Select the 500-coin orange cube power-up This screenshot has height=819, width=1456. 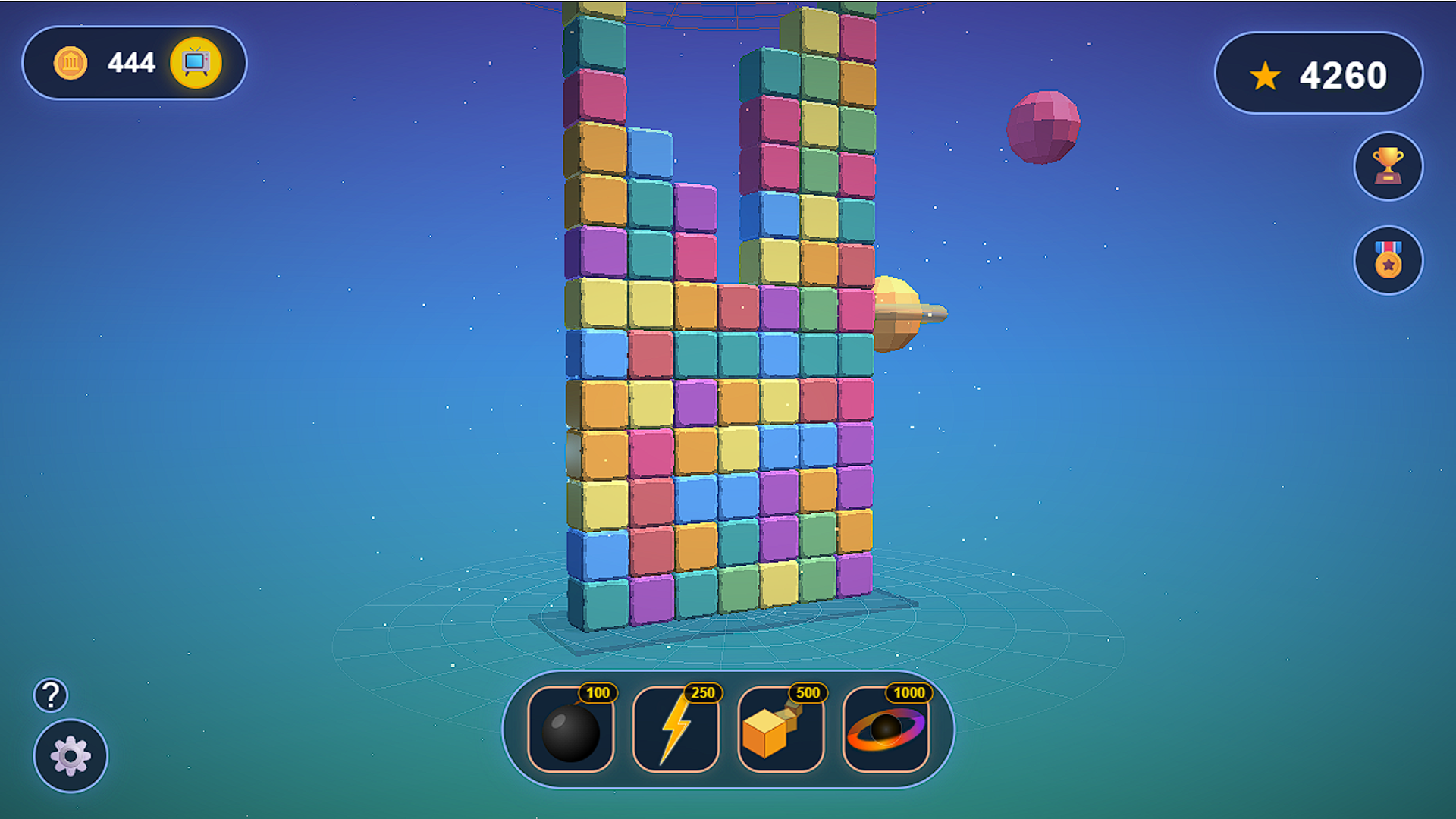click(x=780, y=730)
